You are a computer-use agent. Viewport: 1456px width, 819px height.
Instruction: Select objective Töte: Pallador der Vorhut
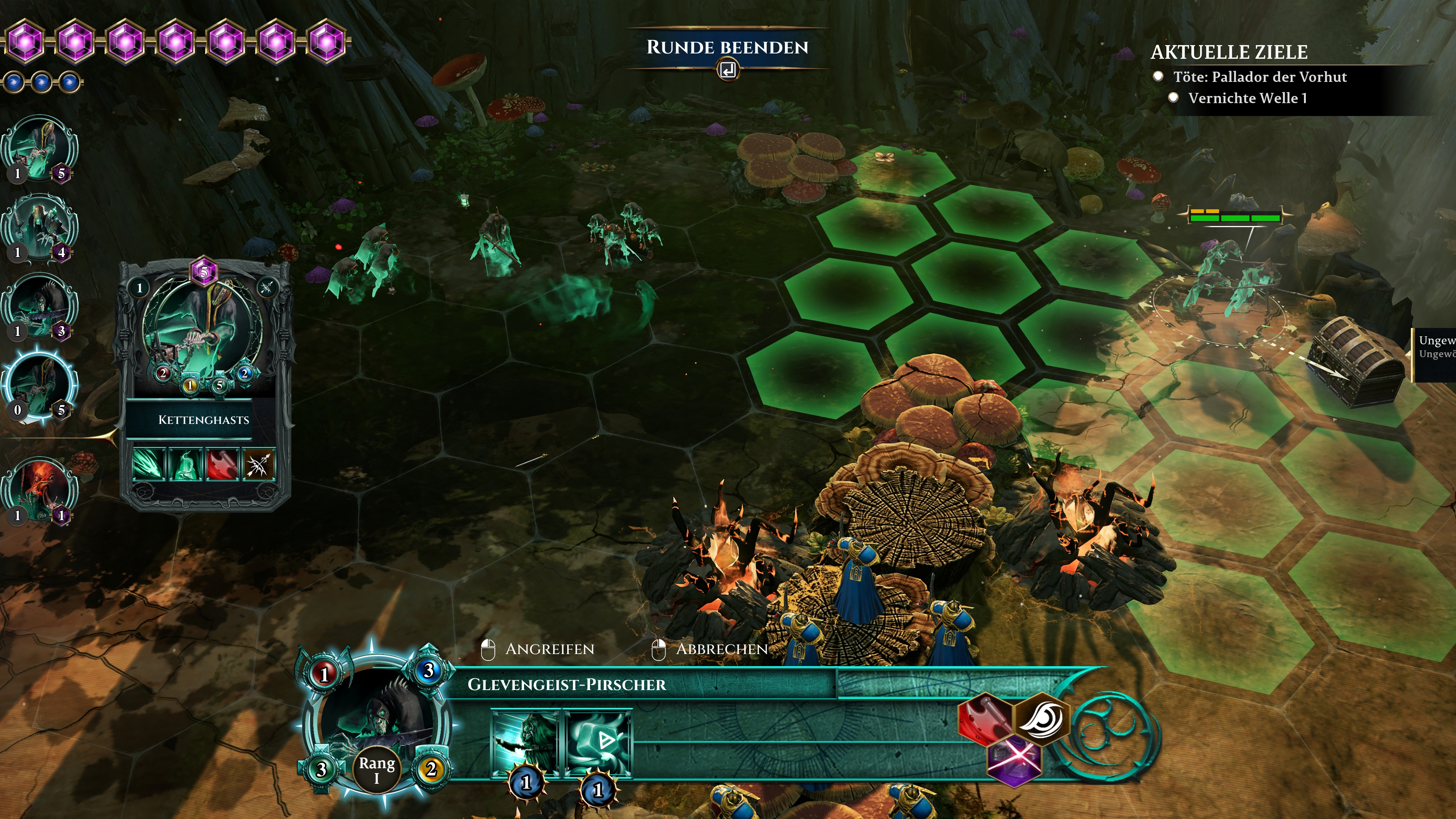pos(1259,77)
